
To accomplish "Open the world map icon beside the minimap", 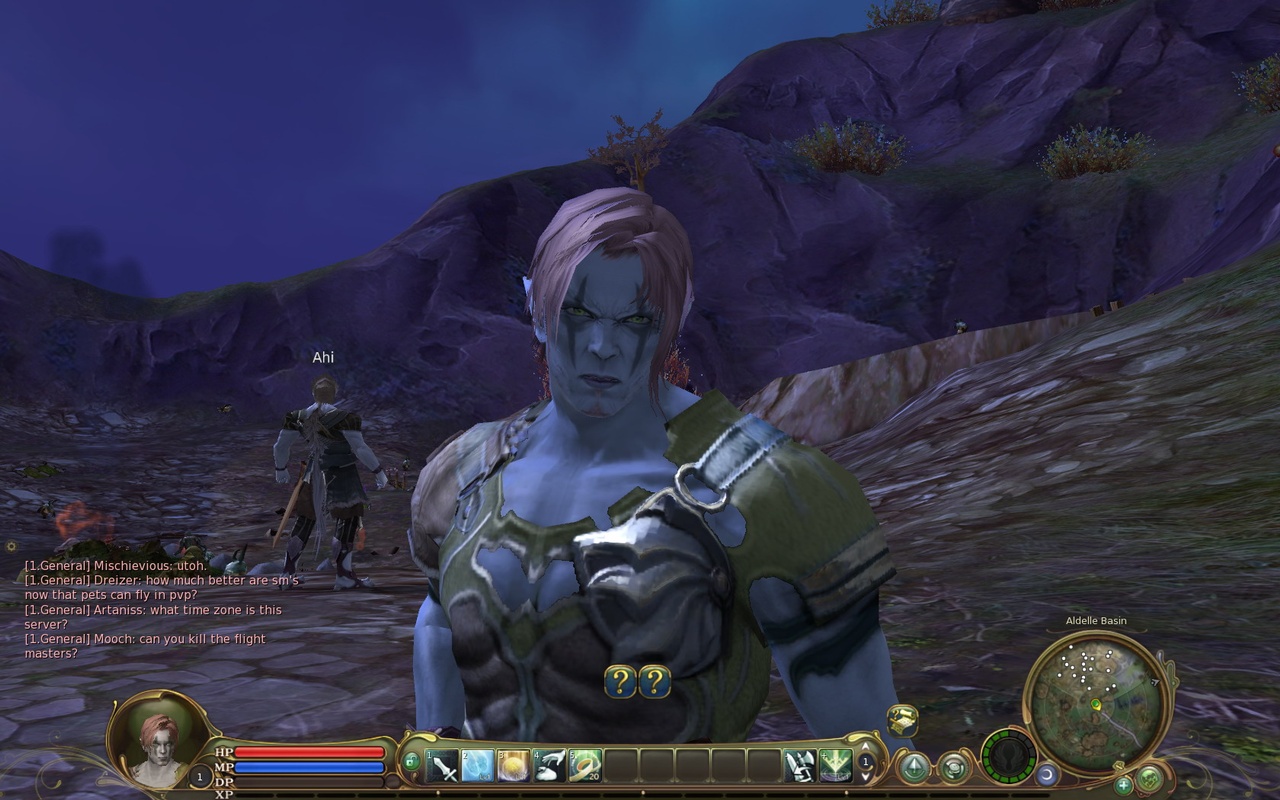I will point(1147,781).
